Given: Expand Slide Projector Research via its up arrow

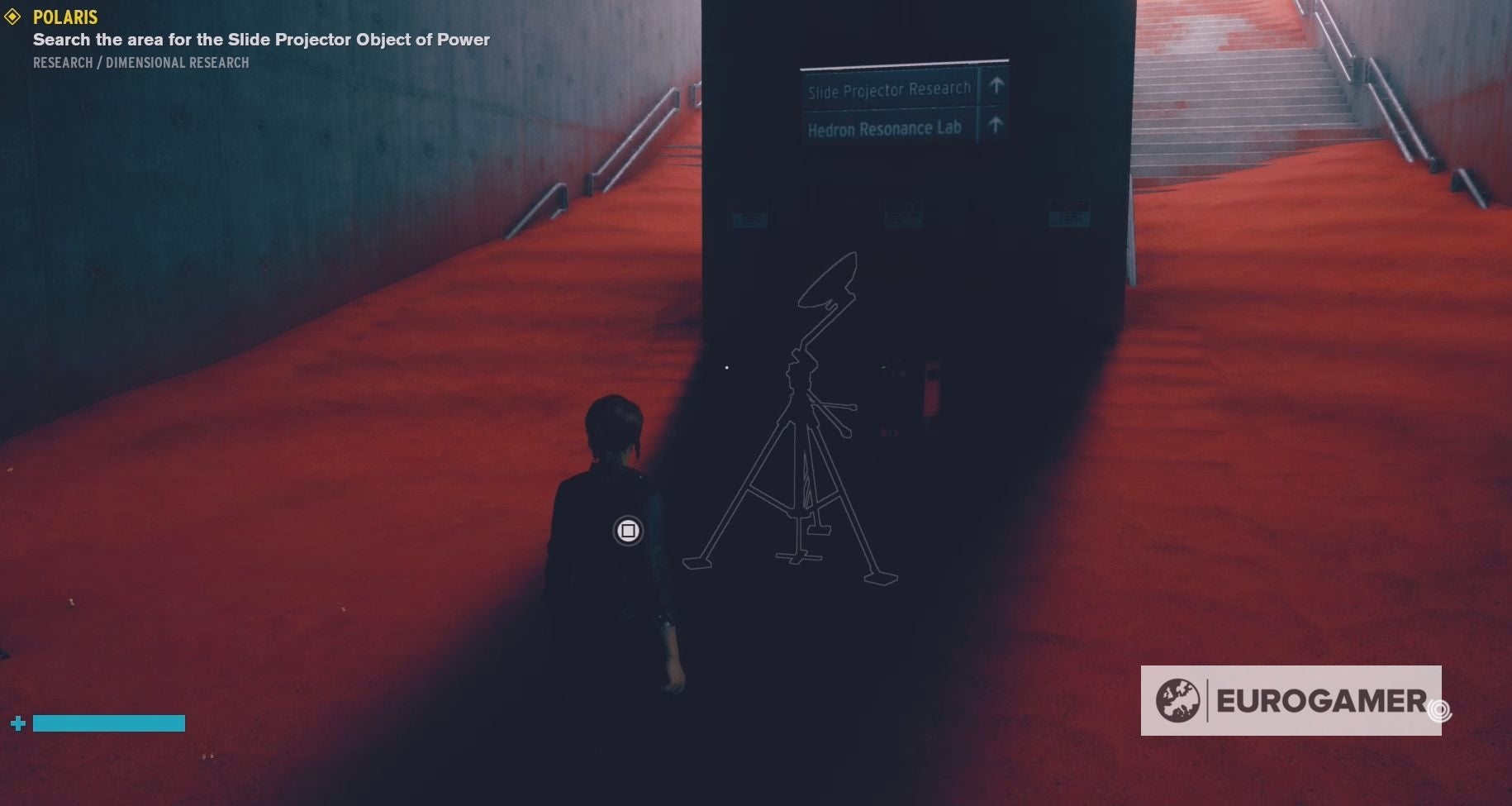Looking at the screenshot, I should pyautogui.click(x=996, y=85).
